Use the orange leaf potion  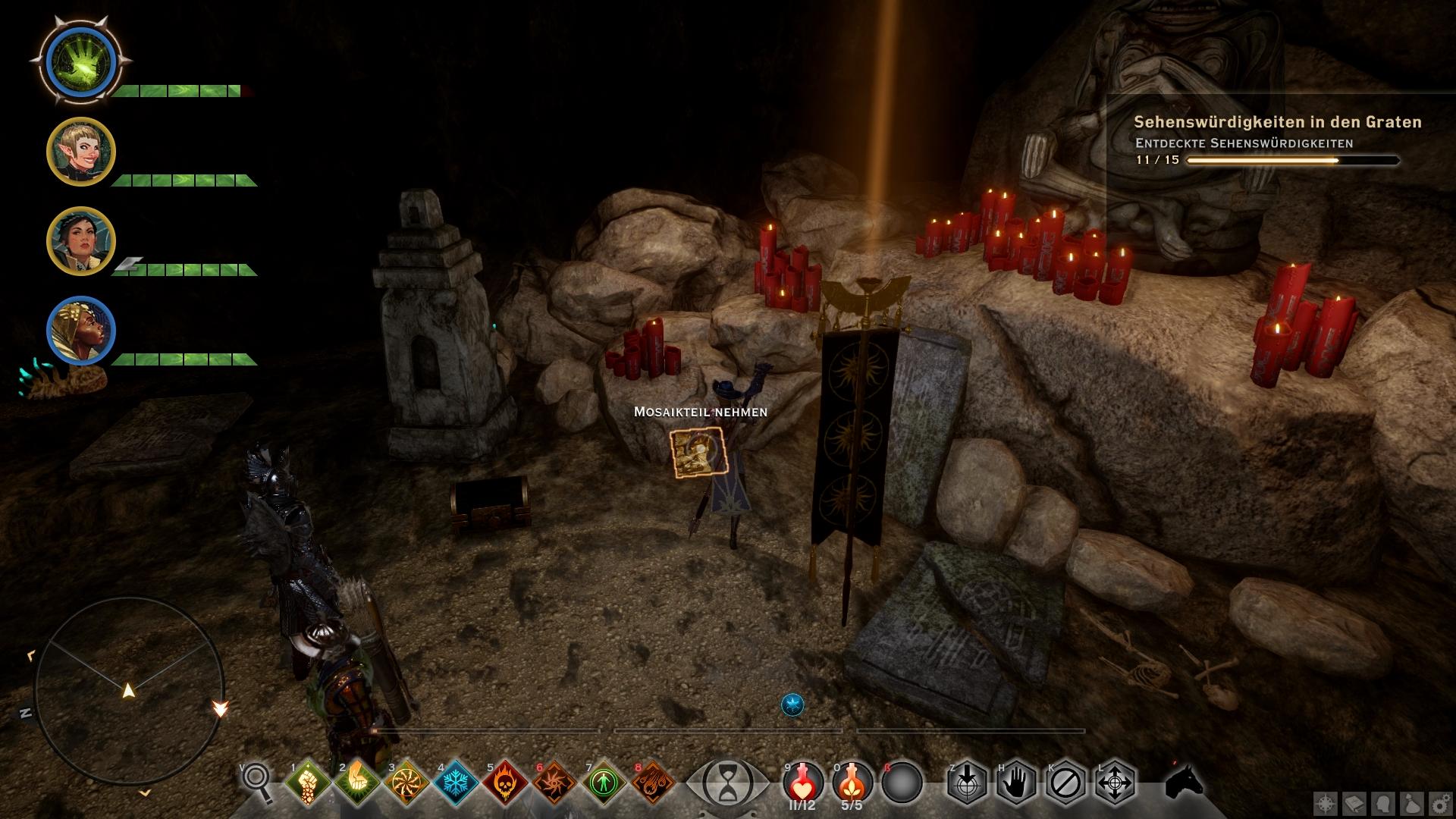point(852,781)
